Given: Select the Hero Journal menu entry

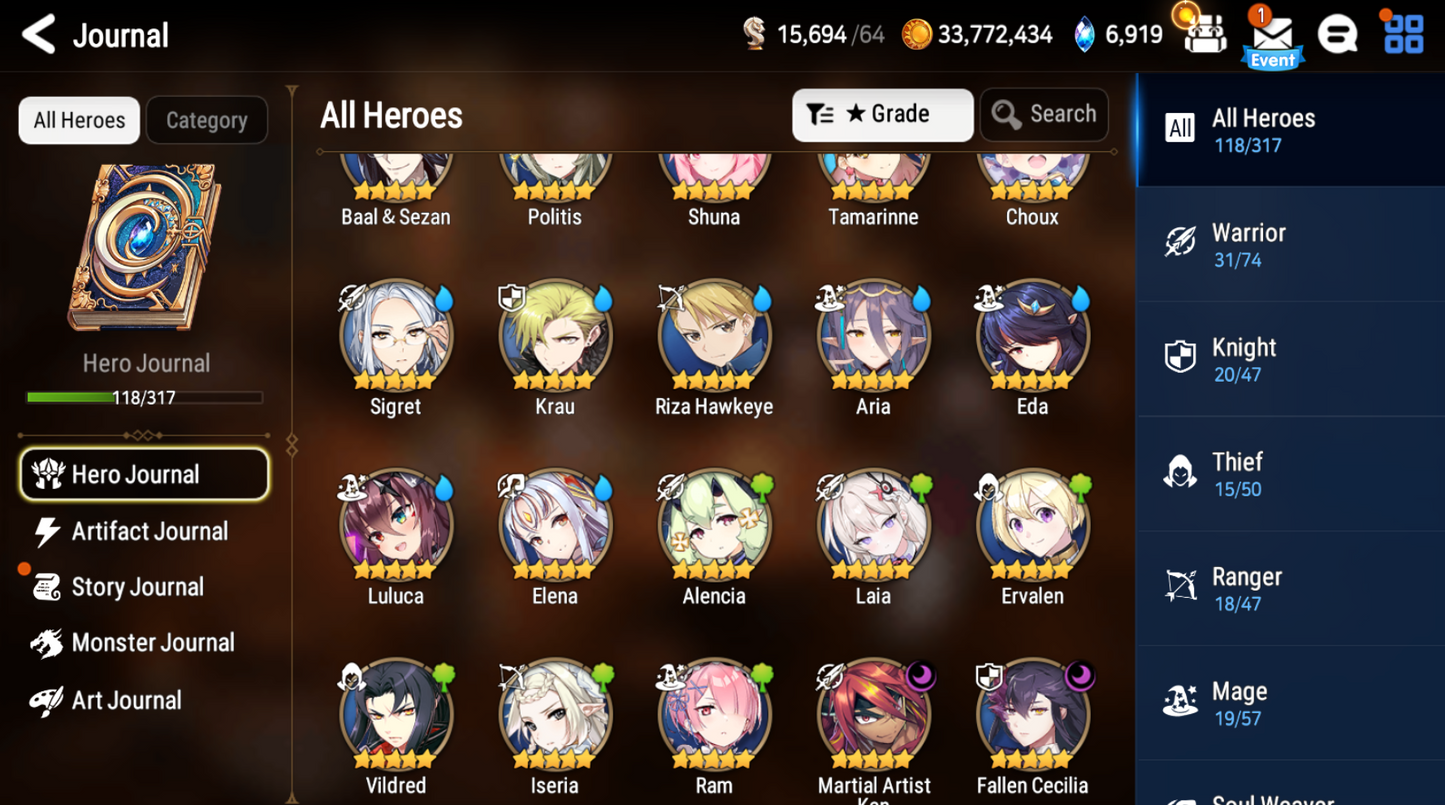Looking at the screenshot, I should tap(144, 474).
